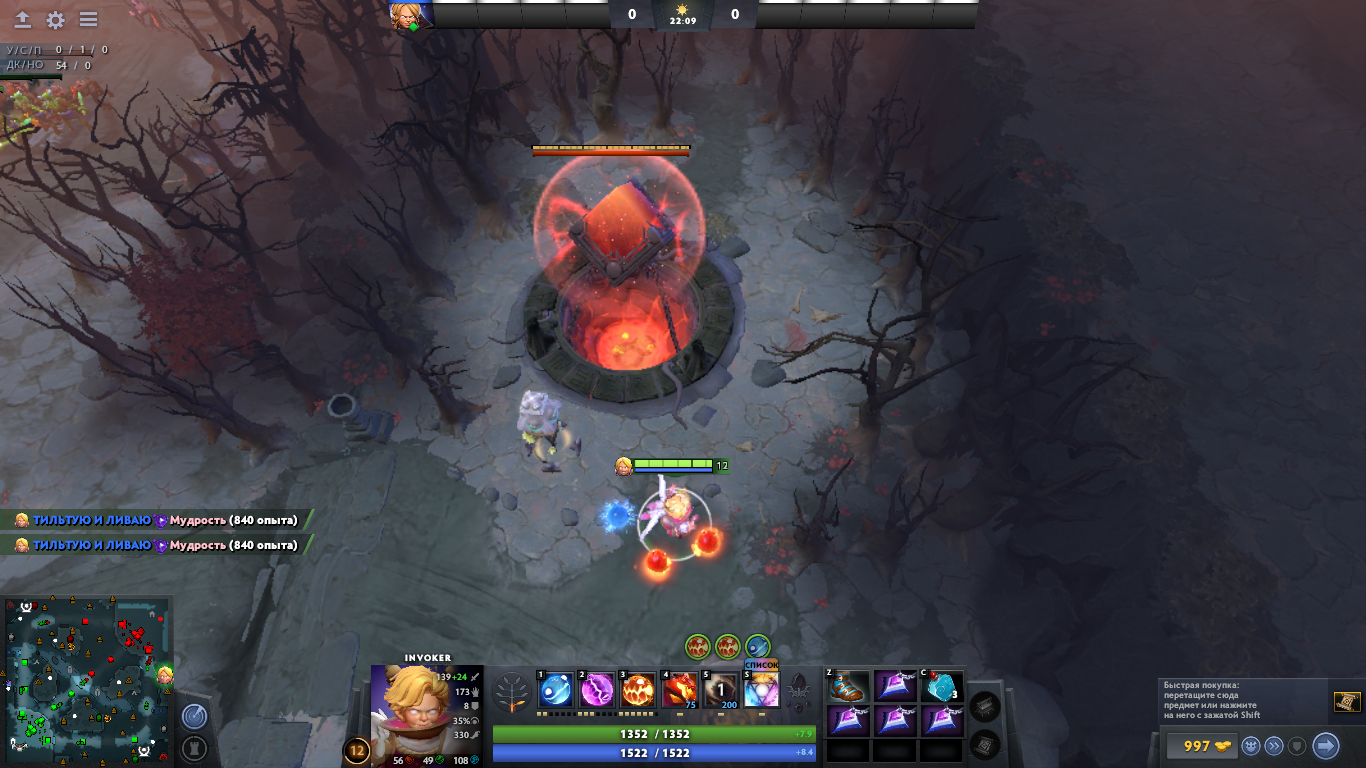1366x768 pixels.
Task: Cast the orange Exort orb ability
Action: click(x=639, y=690)
